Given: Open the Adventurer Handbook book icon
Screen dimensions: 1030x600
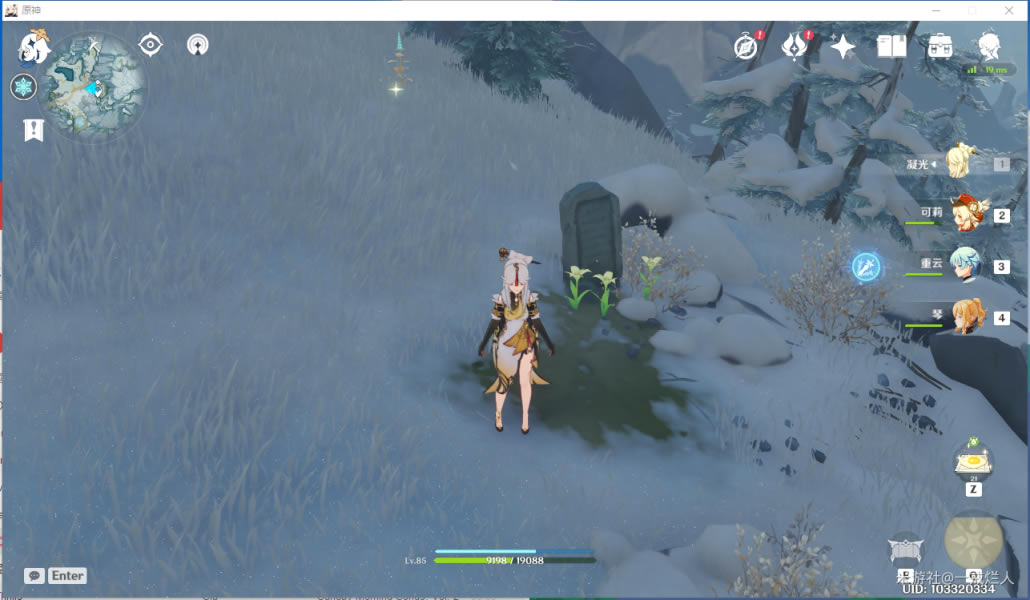Looking at the screenshot, I should [x=891, y=46].
